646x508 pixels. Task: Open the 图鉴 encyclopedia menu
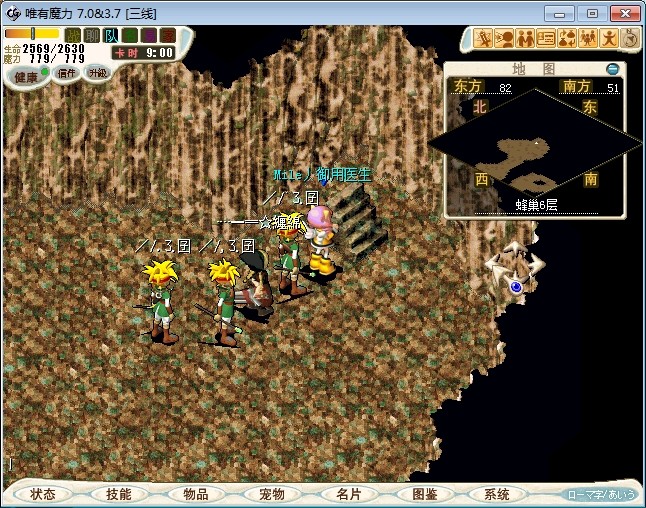point(425,494)
